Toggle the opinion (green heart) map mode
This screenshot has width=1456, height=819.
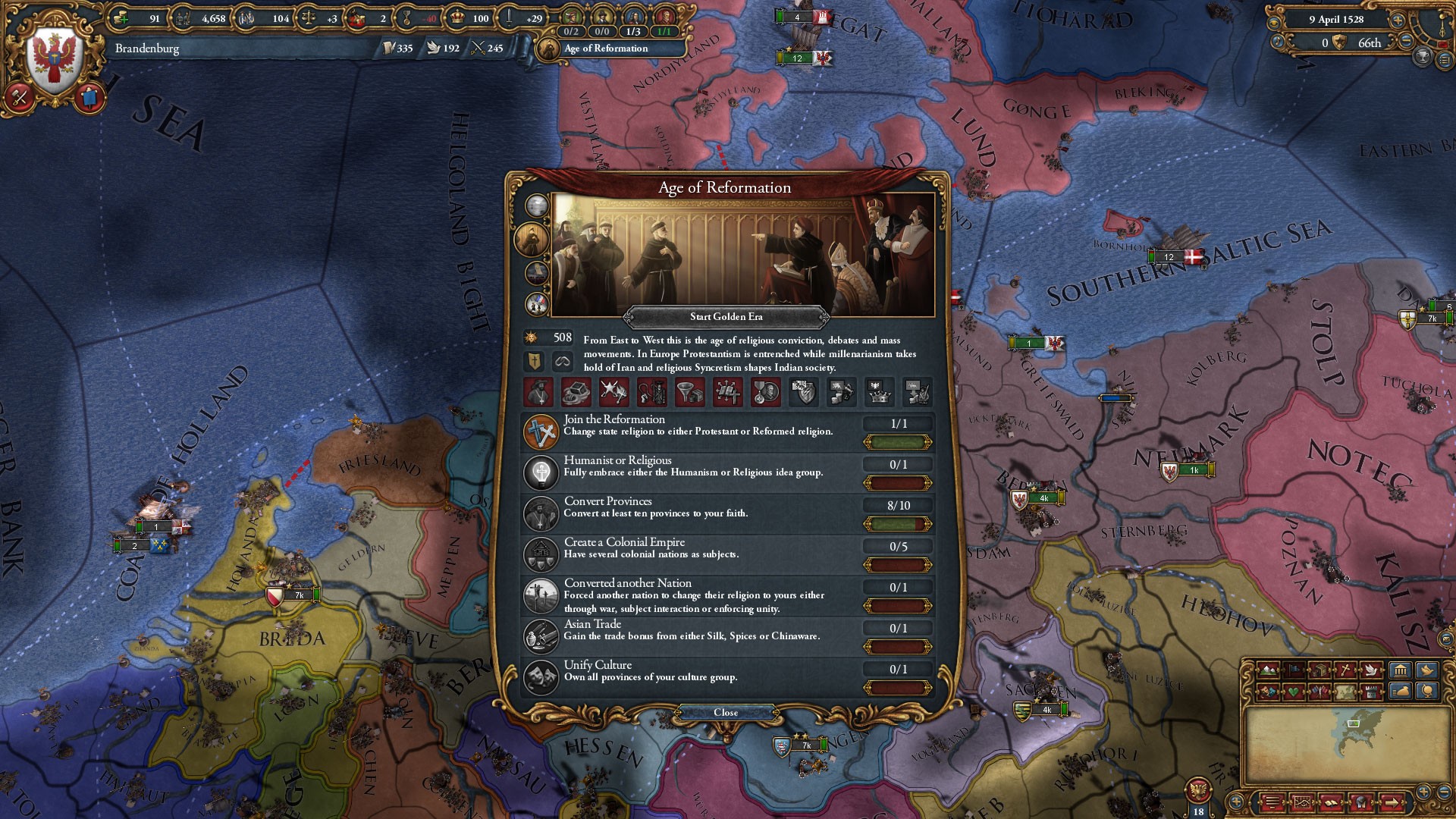(1294, 692)
